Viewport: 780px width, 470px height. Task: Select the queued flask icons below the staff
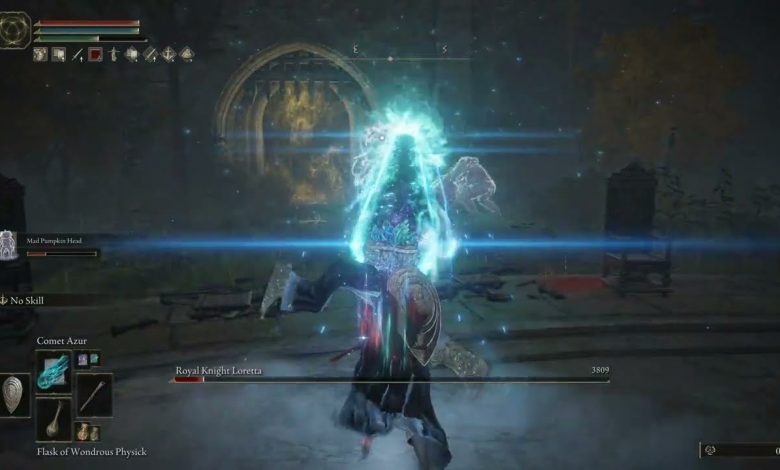[87, 433]
